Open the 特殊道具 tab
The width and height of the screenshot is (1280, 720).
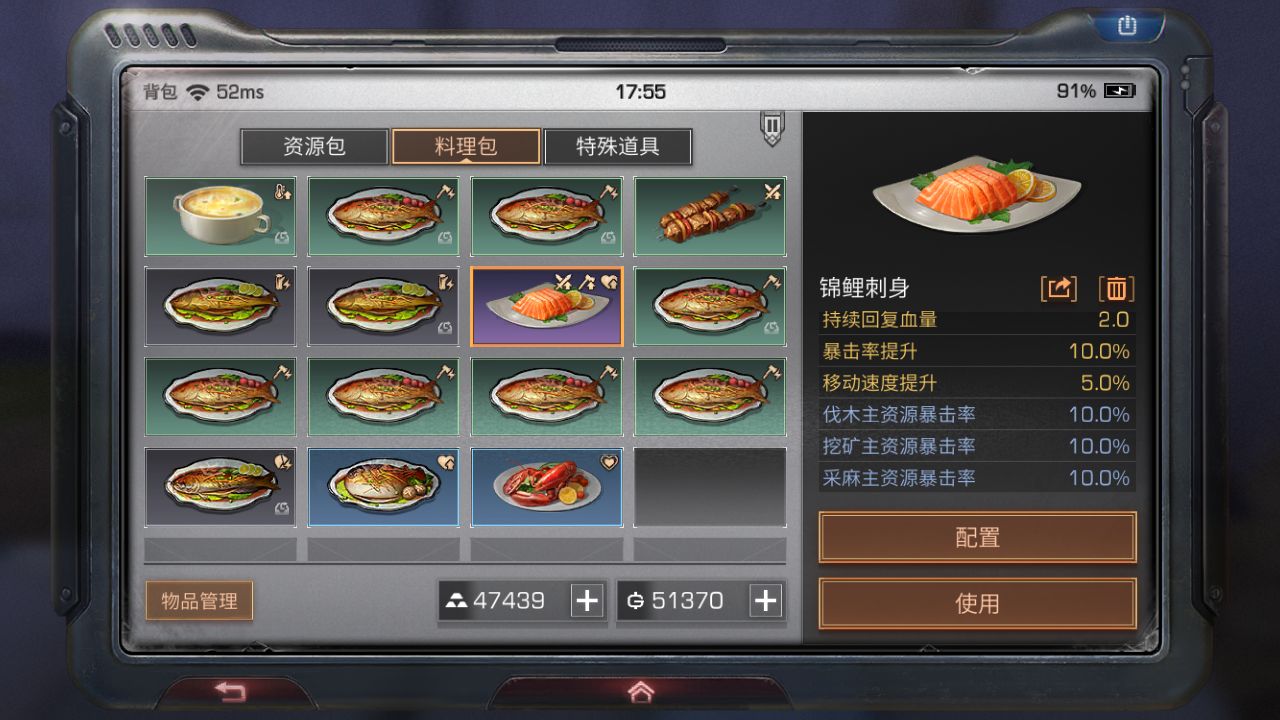pos(617,147)
